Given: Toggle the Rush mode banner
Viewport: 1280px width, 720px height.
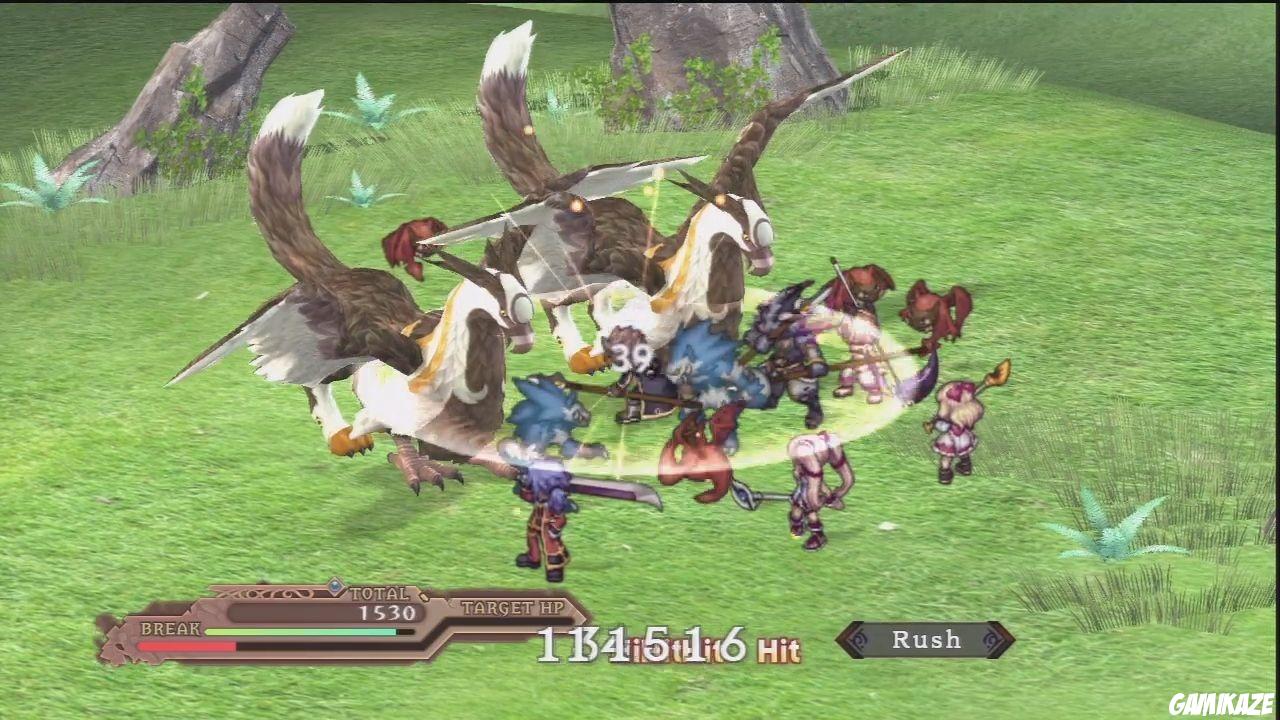Looking at the screenshot, I should point(925,641).
